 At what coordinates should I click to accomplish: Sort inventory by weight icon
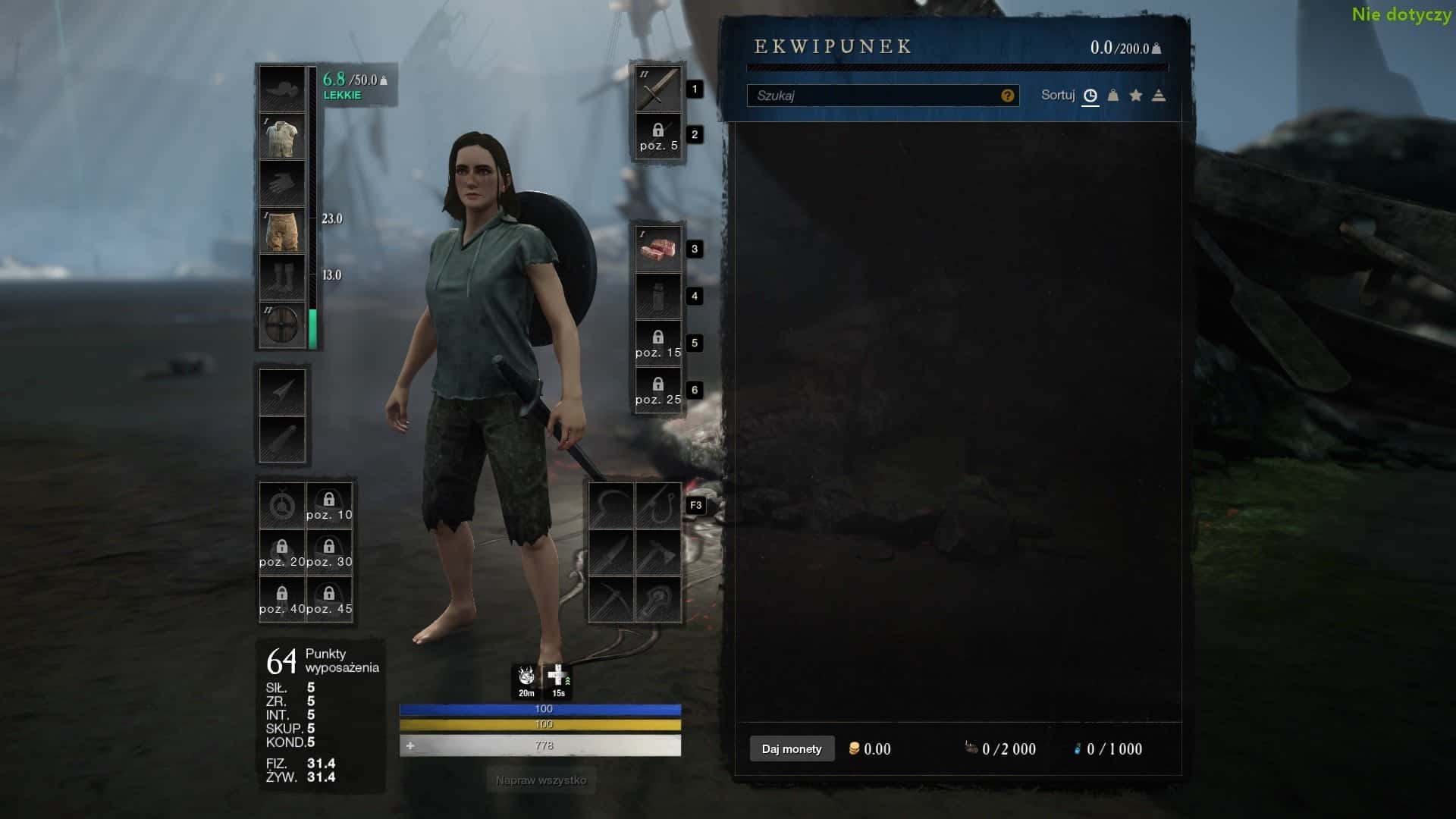1112,96
